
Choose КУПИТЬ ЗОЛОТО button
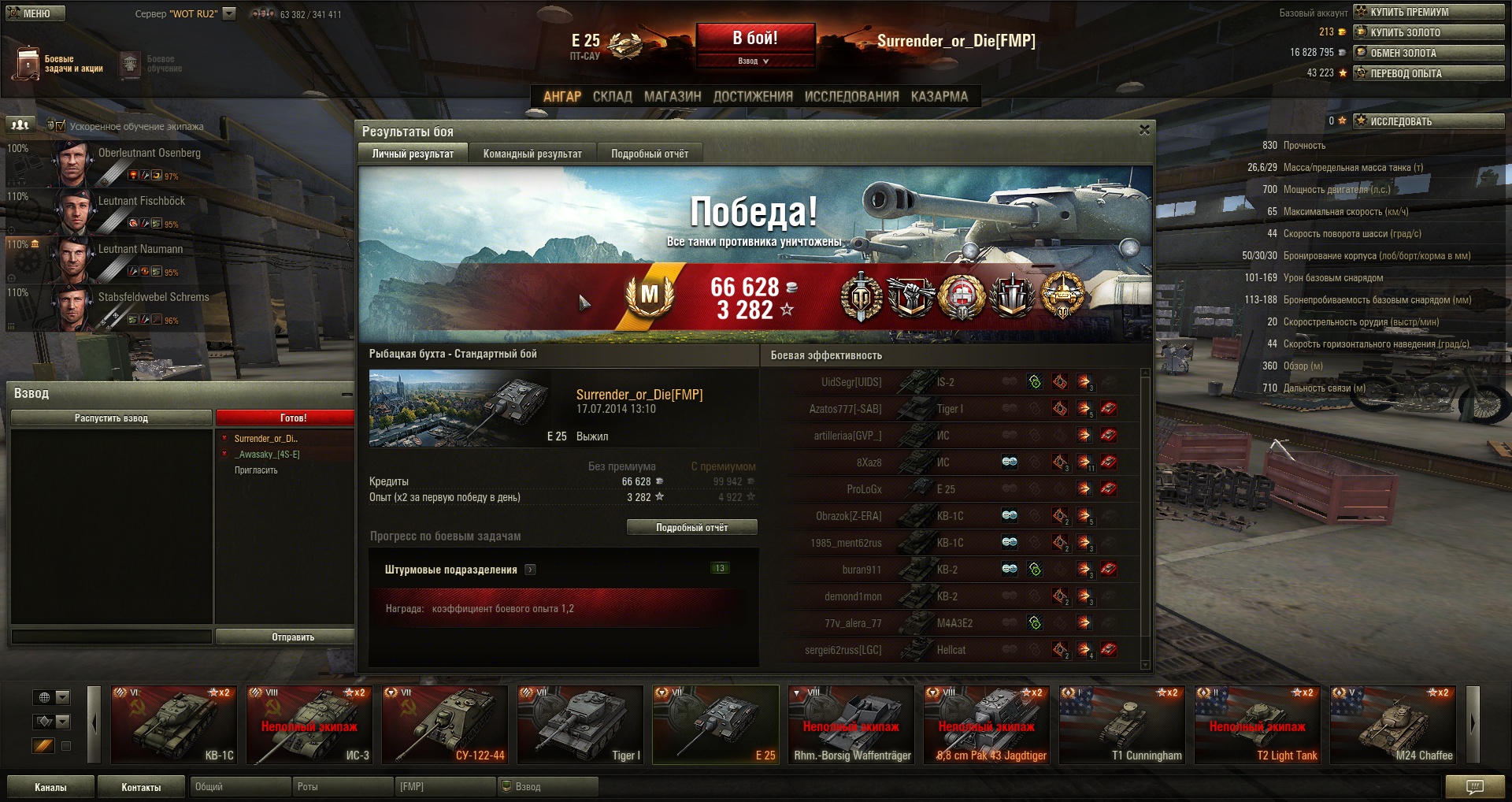tap(1428, 32)
